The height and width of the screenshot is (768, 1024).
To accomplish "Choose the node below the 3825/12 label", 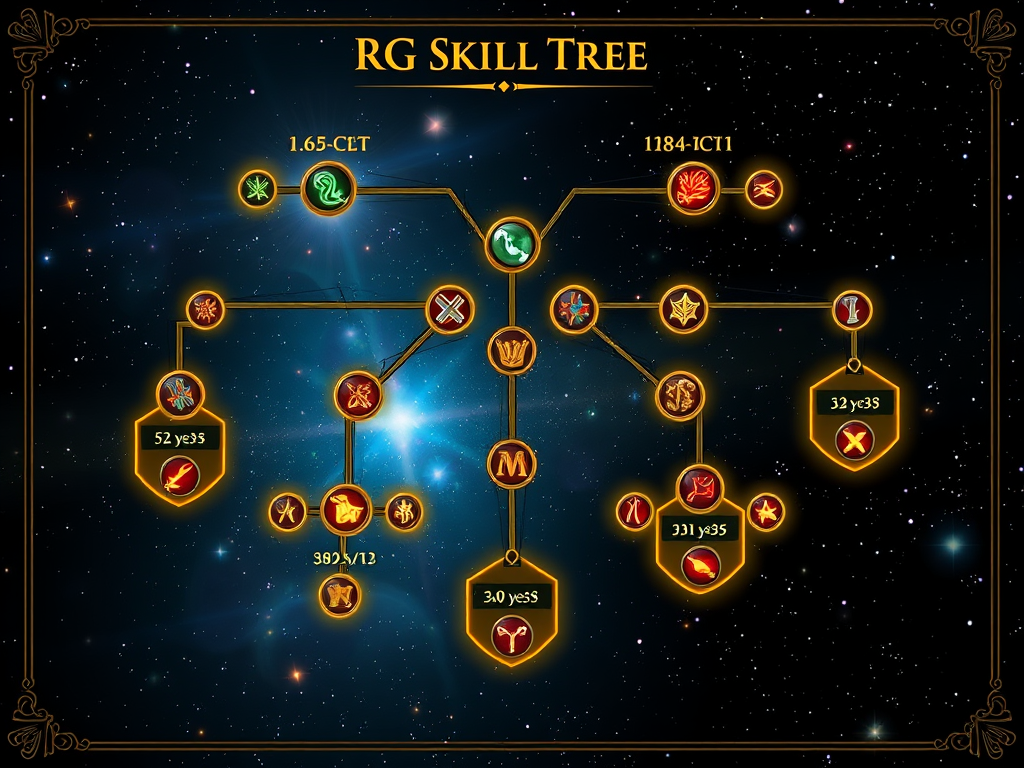I will (x=339, y=596).
